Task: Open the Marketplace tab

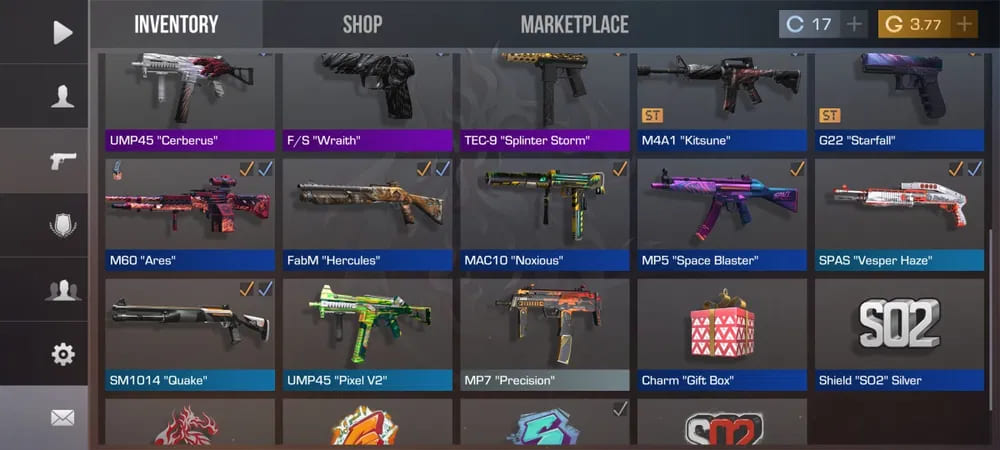Action: pyautogui.click(x=574, y=24)
